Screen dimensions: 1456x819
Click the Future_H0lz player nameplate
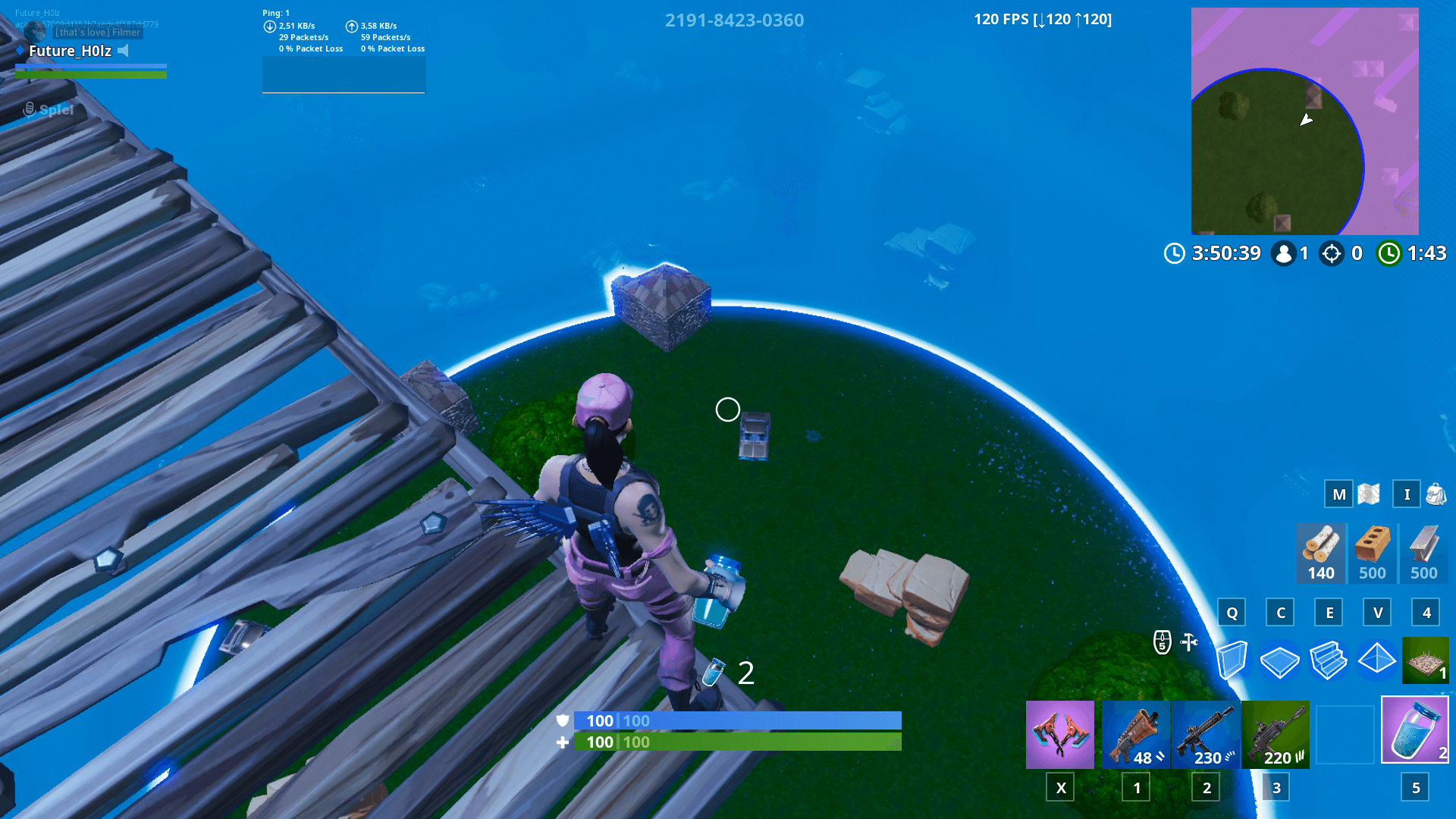pos(72,51)
